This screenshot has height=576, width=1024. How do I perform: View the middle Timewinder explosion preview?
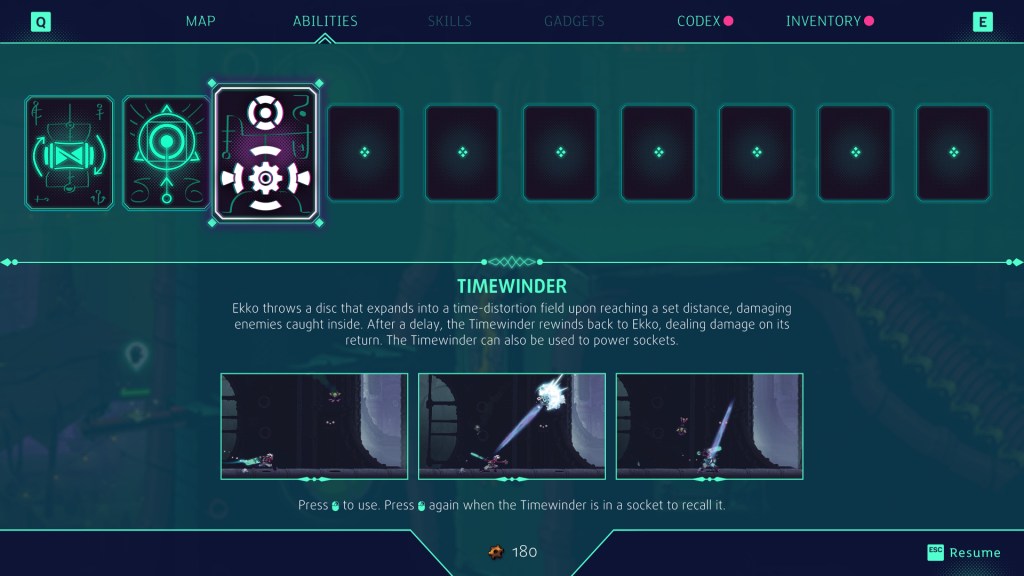512,426
